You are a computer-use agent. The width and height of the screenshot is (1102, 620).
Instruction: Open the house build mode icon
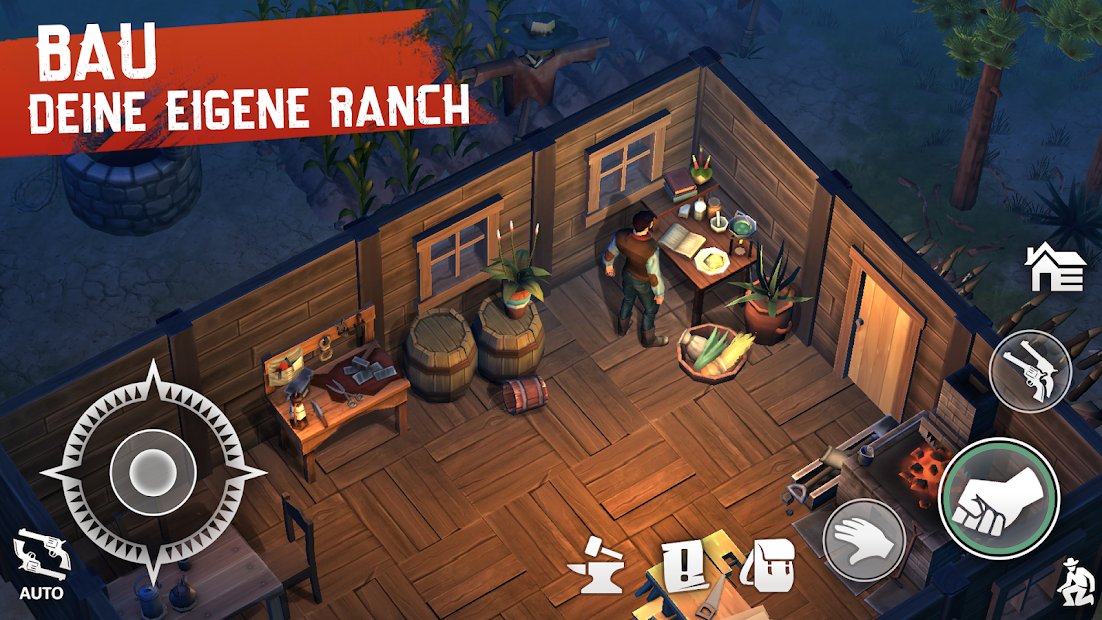tap(1054, 268)
